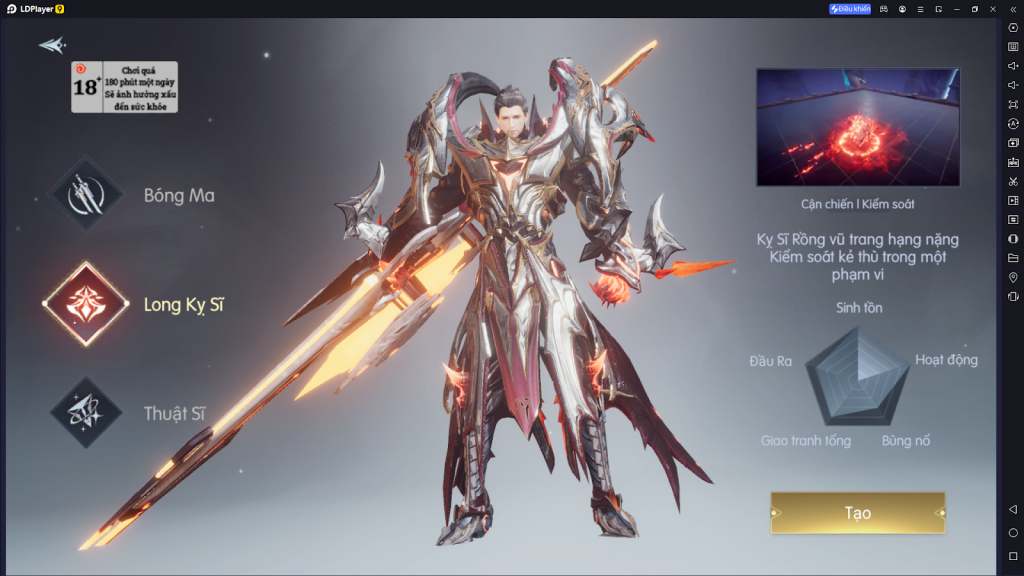Go back using the winged arrow icon
This screenshot has width=1024, height=576.
click(51, 45)
